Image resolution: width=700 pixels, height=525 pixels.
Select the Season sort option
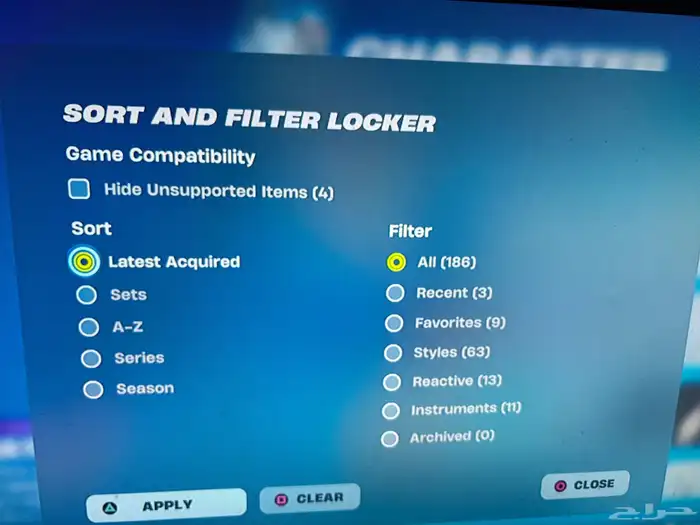pyautogui.click(x=93, y=389)
